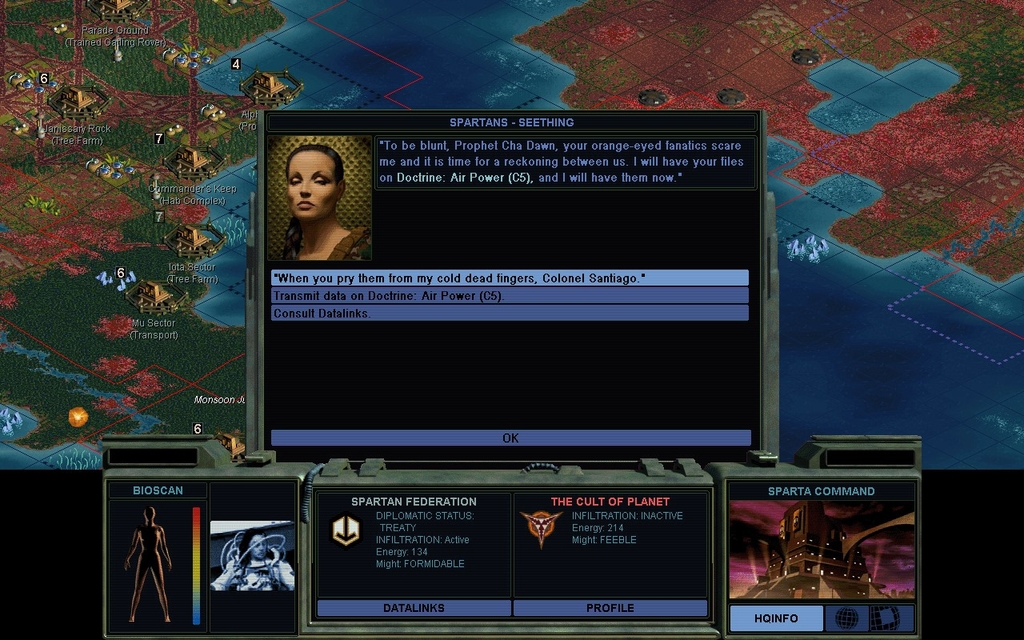
Task: Click Colonel Santiago's portrait
Action: pyautogui.click(x=319, y=198)
